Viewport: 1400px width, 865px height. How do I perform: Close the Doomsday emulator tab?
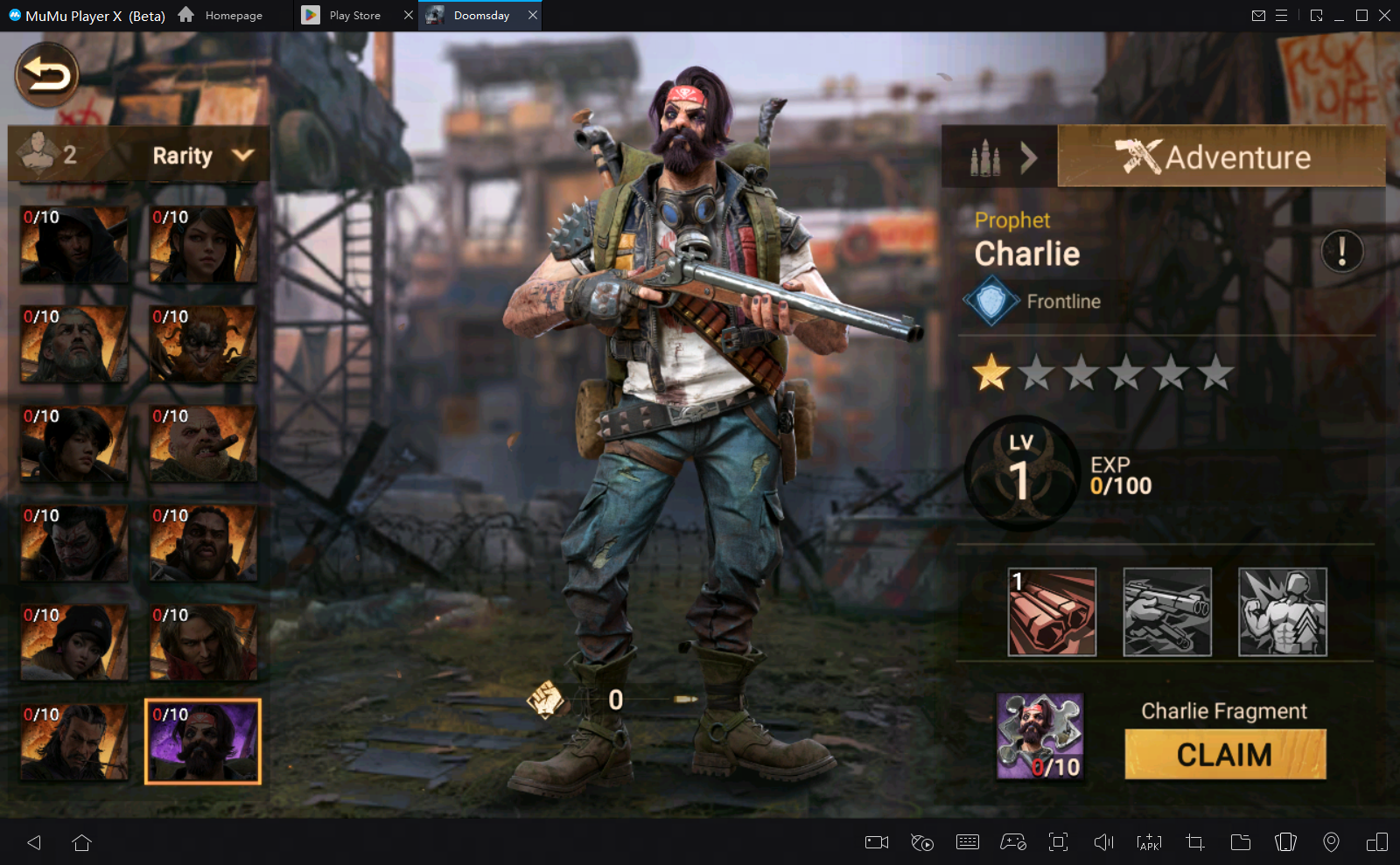[532, 15]
